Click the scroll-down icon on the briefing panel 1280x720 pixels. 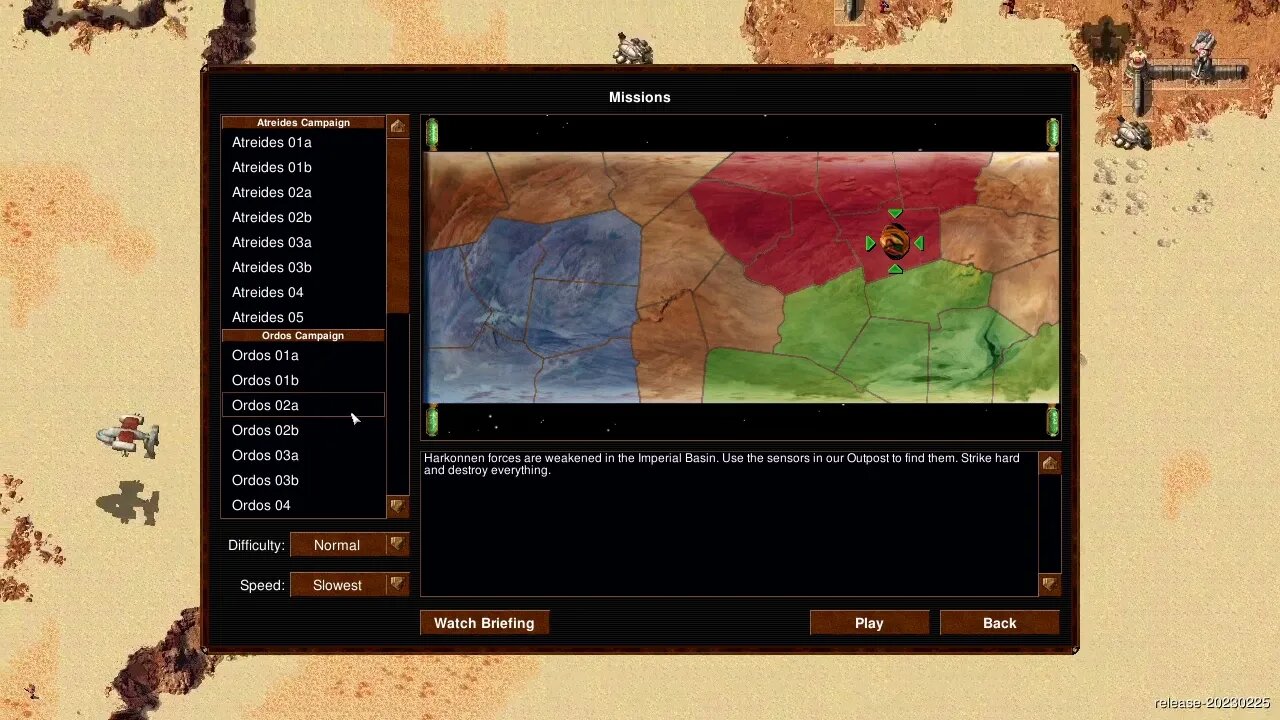point(1048,583)
